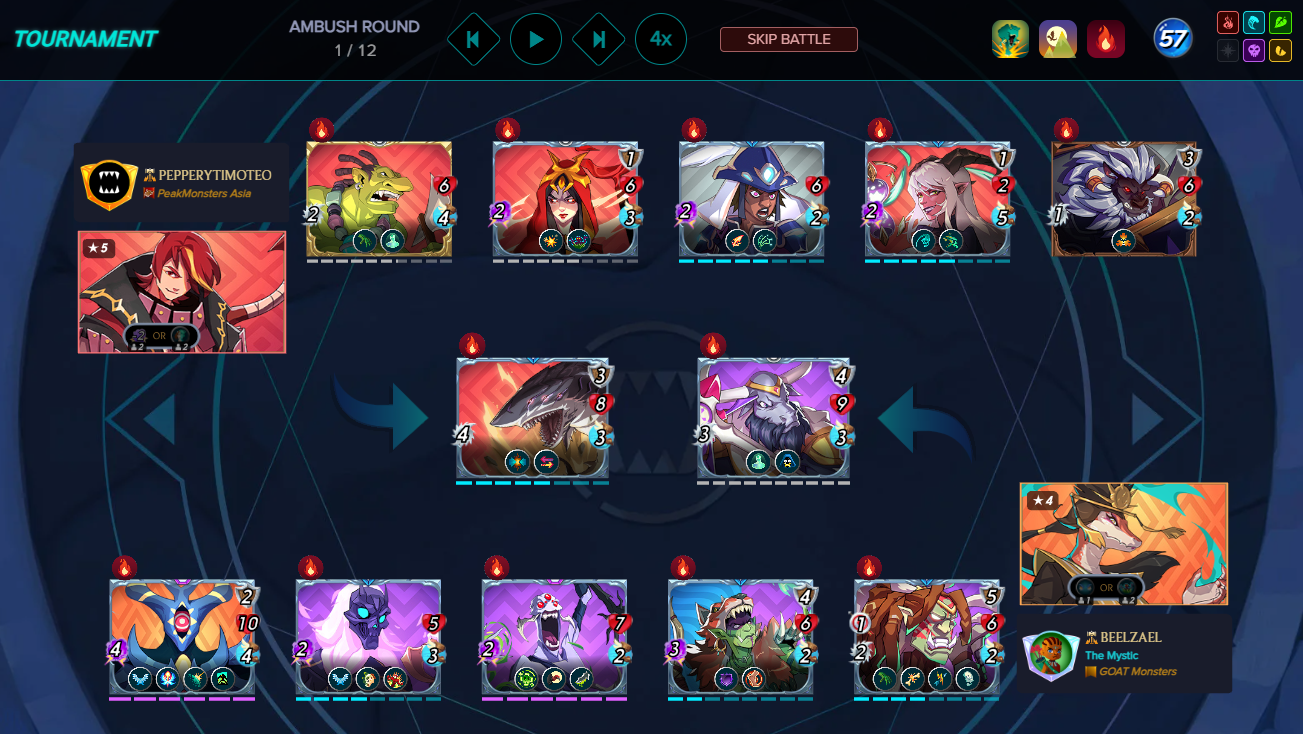
Task: Select the white-maned beast card
Action: [1124, 198]
